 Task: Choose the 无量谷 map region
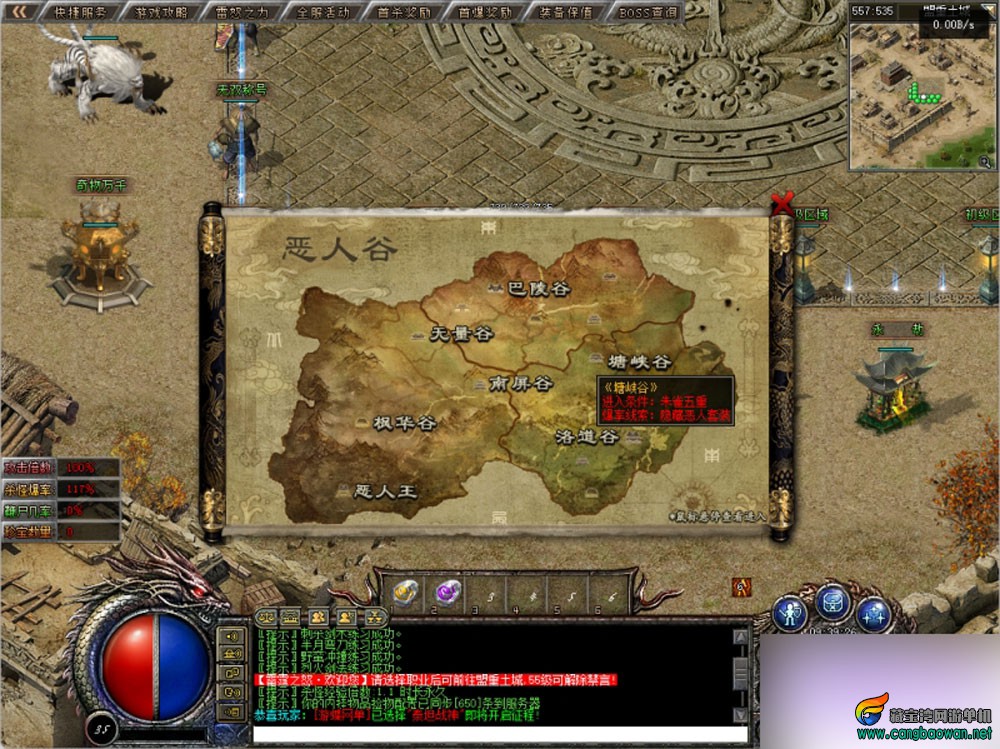(x=461, y=334)
